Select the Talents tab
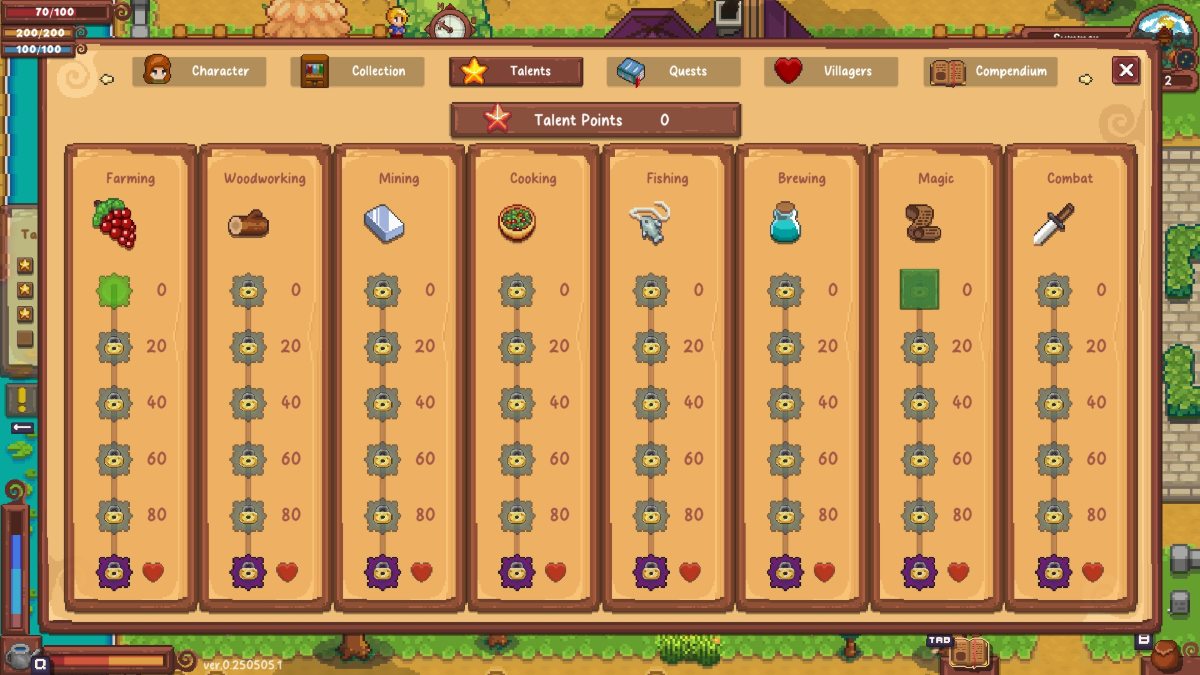1200x675 pixels. click(516, 71)
